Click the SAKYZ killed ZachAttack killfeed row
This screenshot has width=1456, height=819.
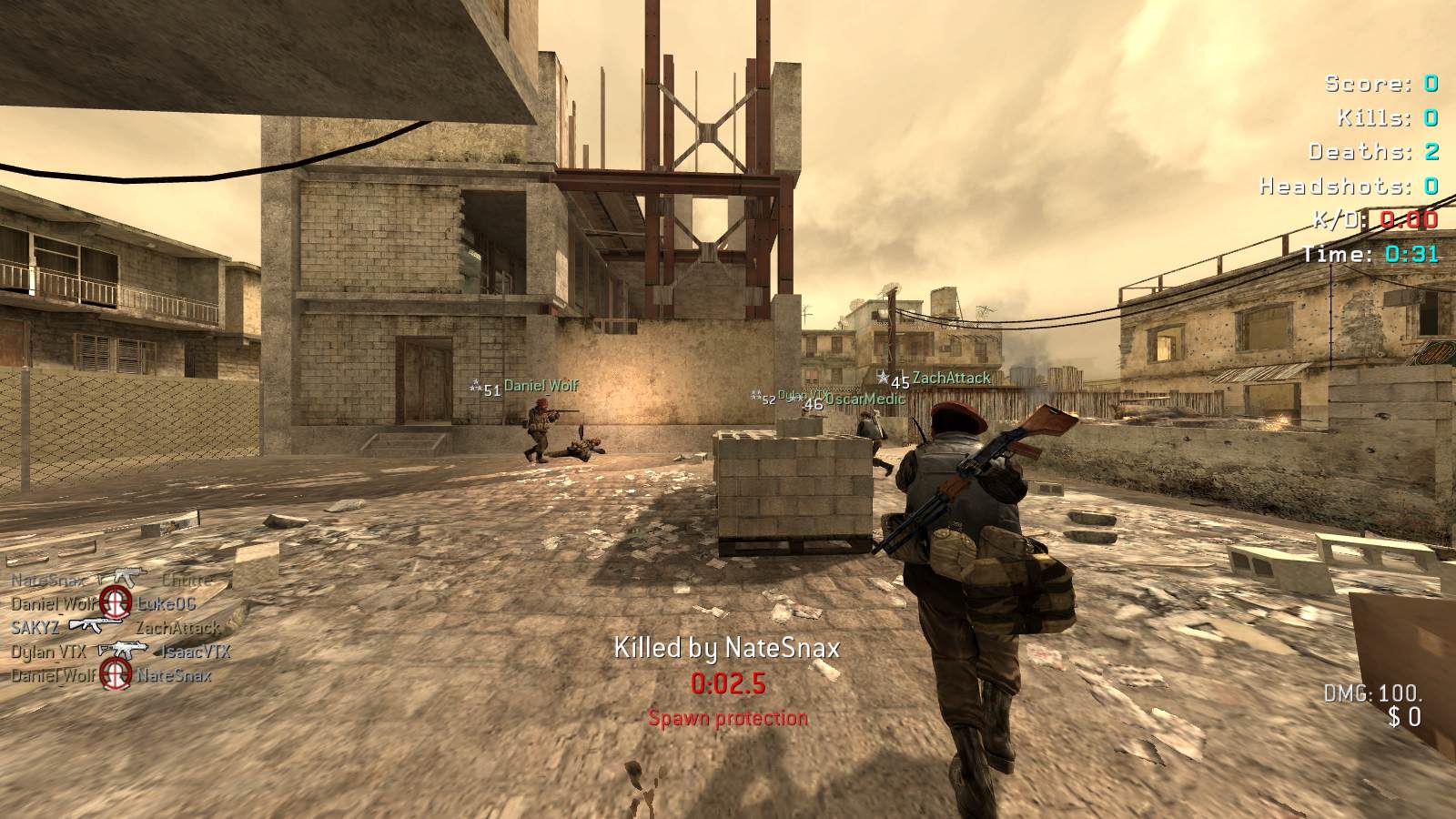pyautogui.click(x=116, y=627)
